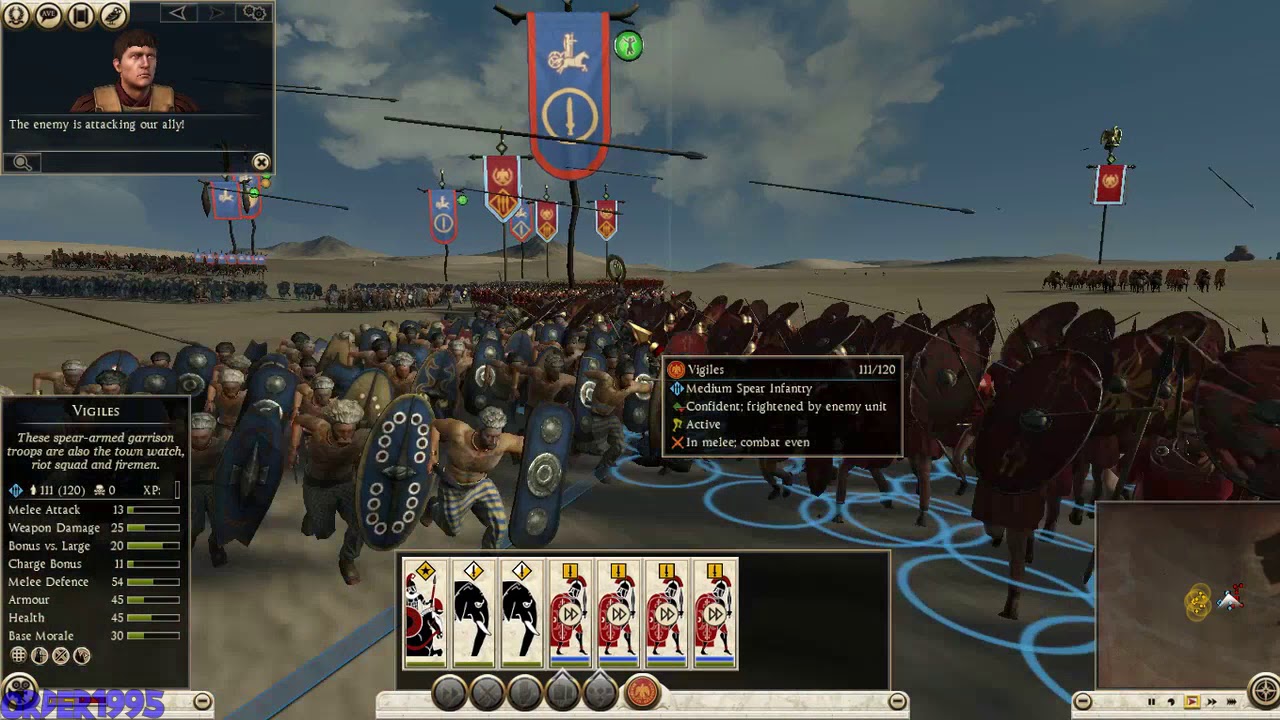Select the general's cavalry unit card
Screen dimensions: 1280x720
(x=425, y=613)
